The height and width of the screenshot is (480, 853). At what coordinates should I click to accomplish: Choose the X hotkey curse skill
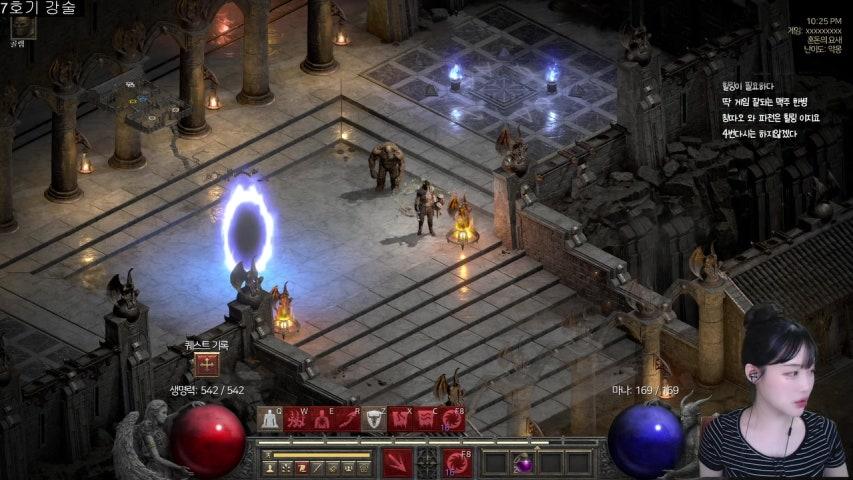[401, 419]
